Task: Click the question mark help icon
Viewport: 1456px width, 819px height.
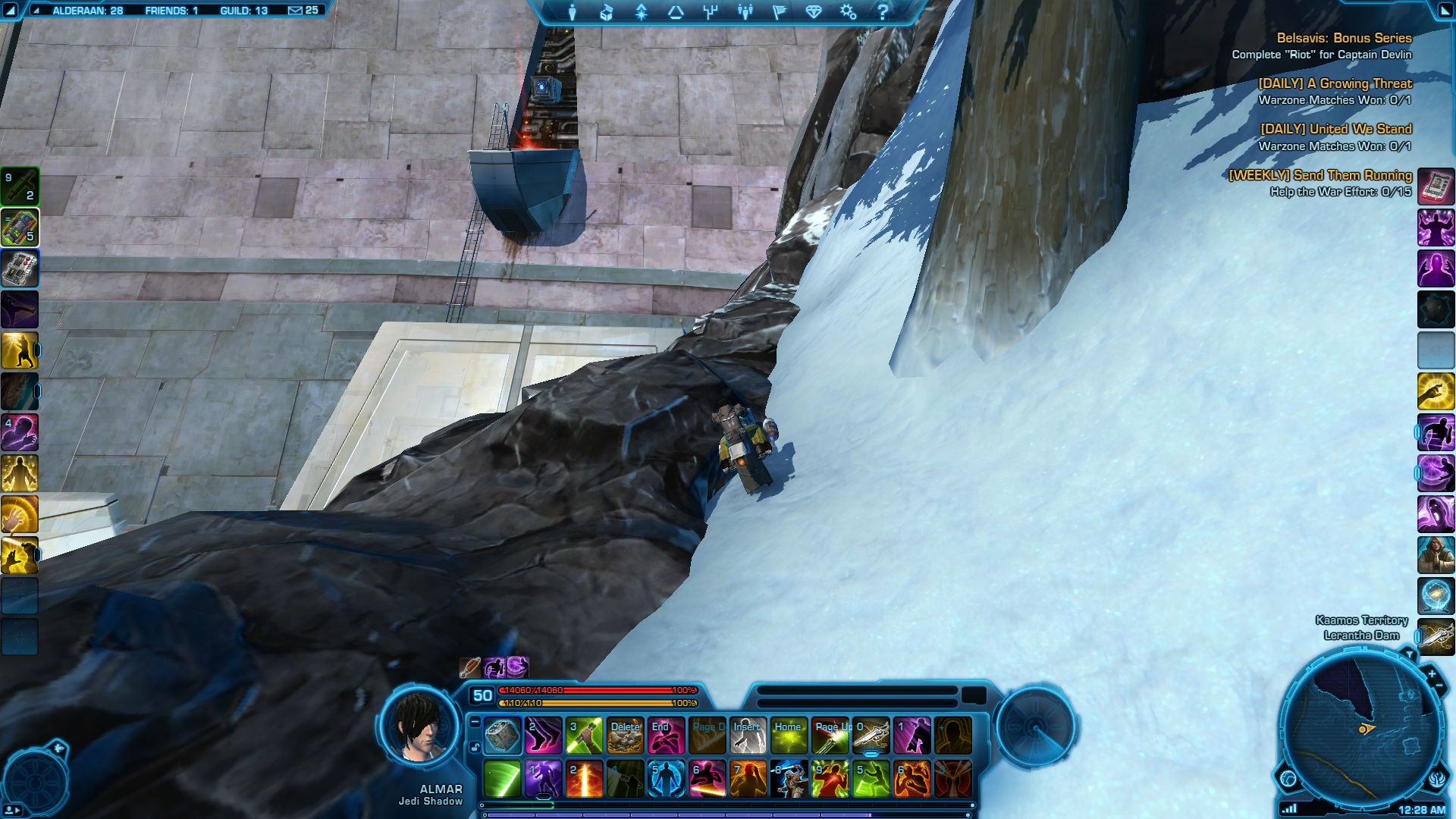Action: pyautogui.click(x=883, y=12)
